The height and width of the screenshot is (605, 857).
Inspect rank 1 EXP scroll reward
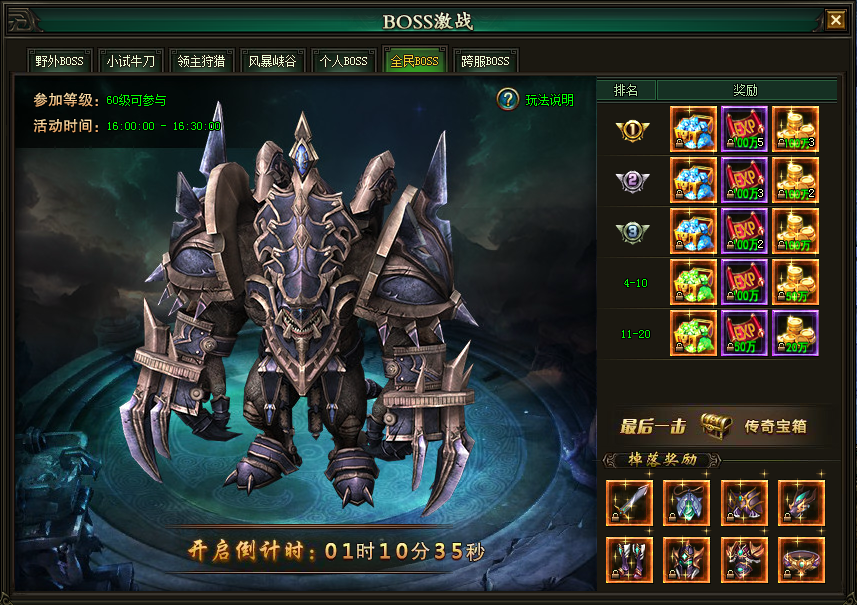pos(744,129)
